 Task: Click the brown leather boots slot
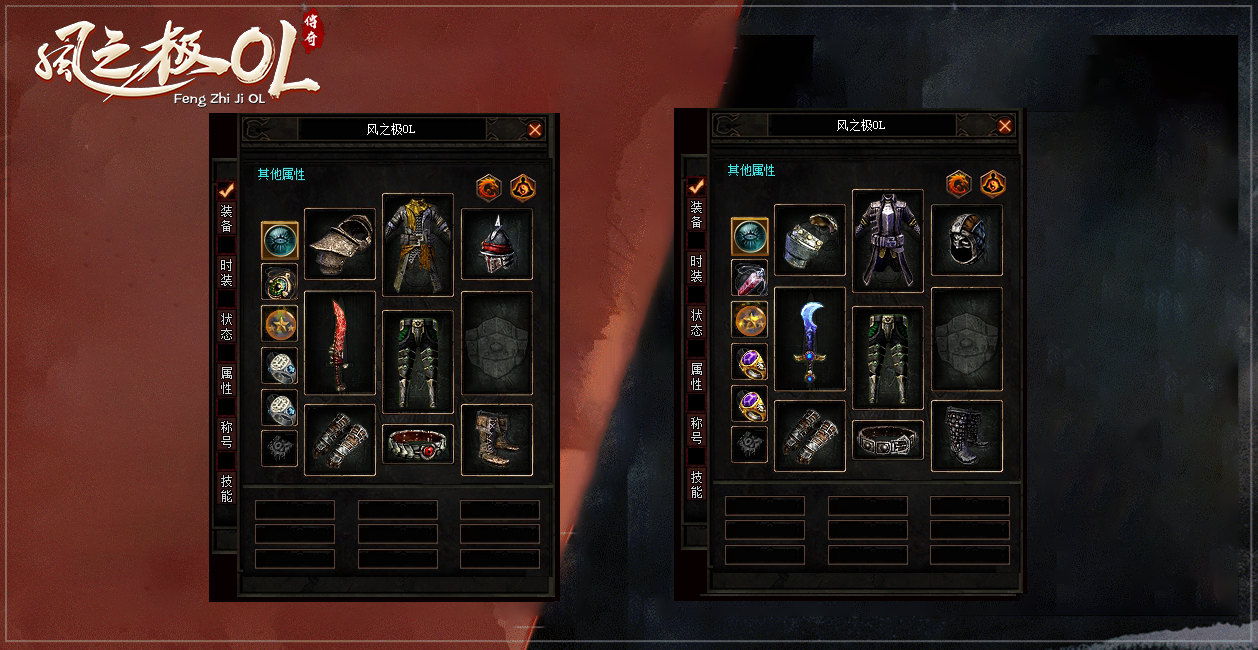pos(497,440)
